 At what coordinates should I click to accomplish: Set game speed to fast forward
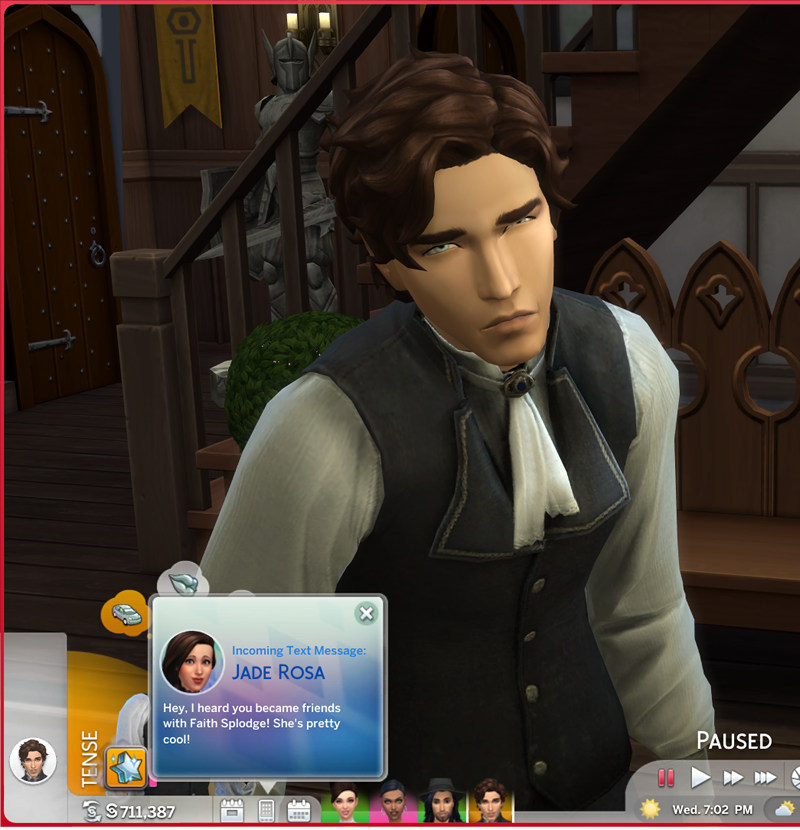click(733, 777)
